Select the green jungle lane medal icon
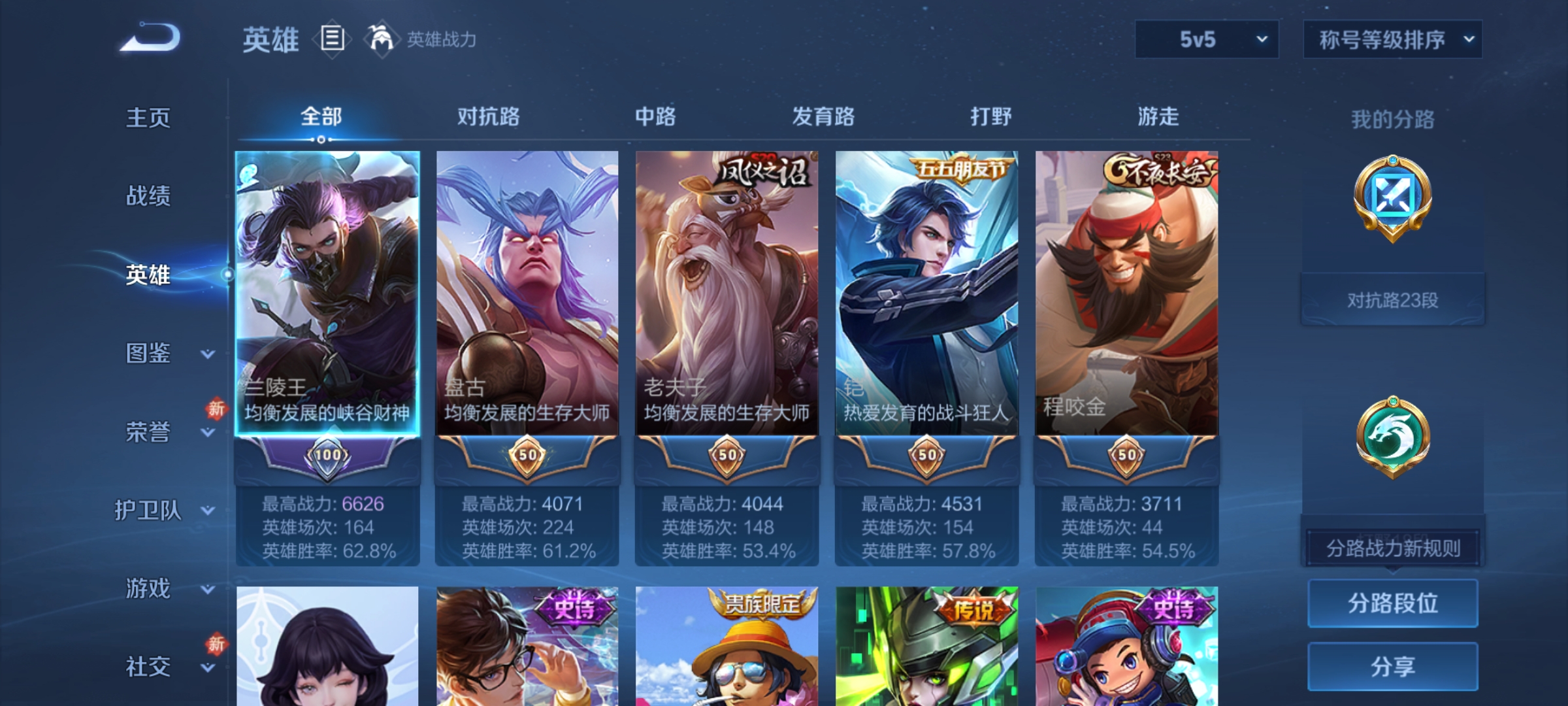Image resolution: width=1568 pixels, height=706 pixels. [x=1392, y=435]
